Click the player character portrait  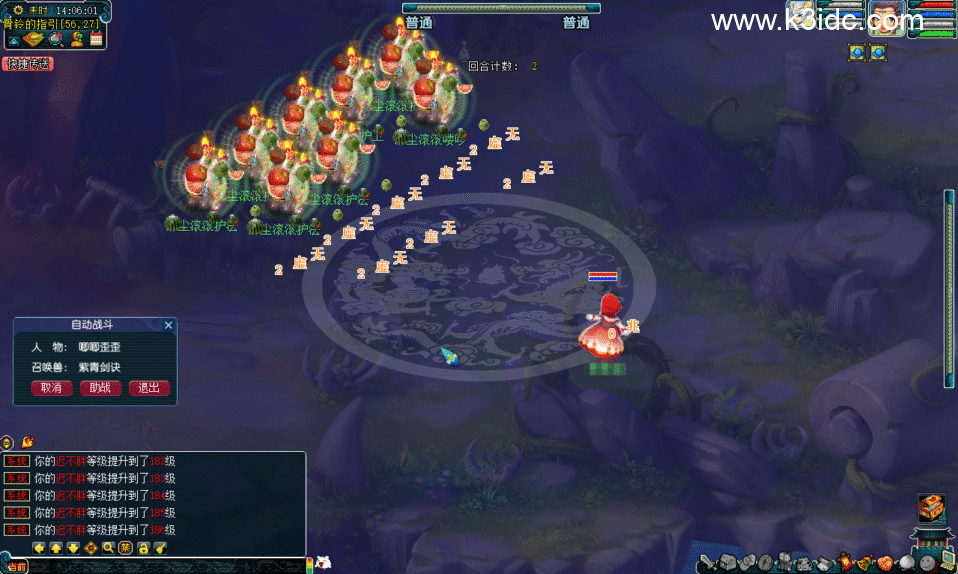(x=886, y=18)
